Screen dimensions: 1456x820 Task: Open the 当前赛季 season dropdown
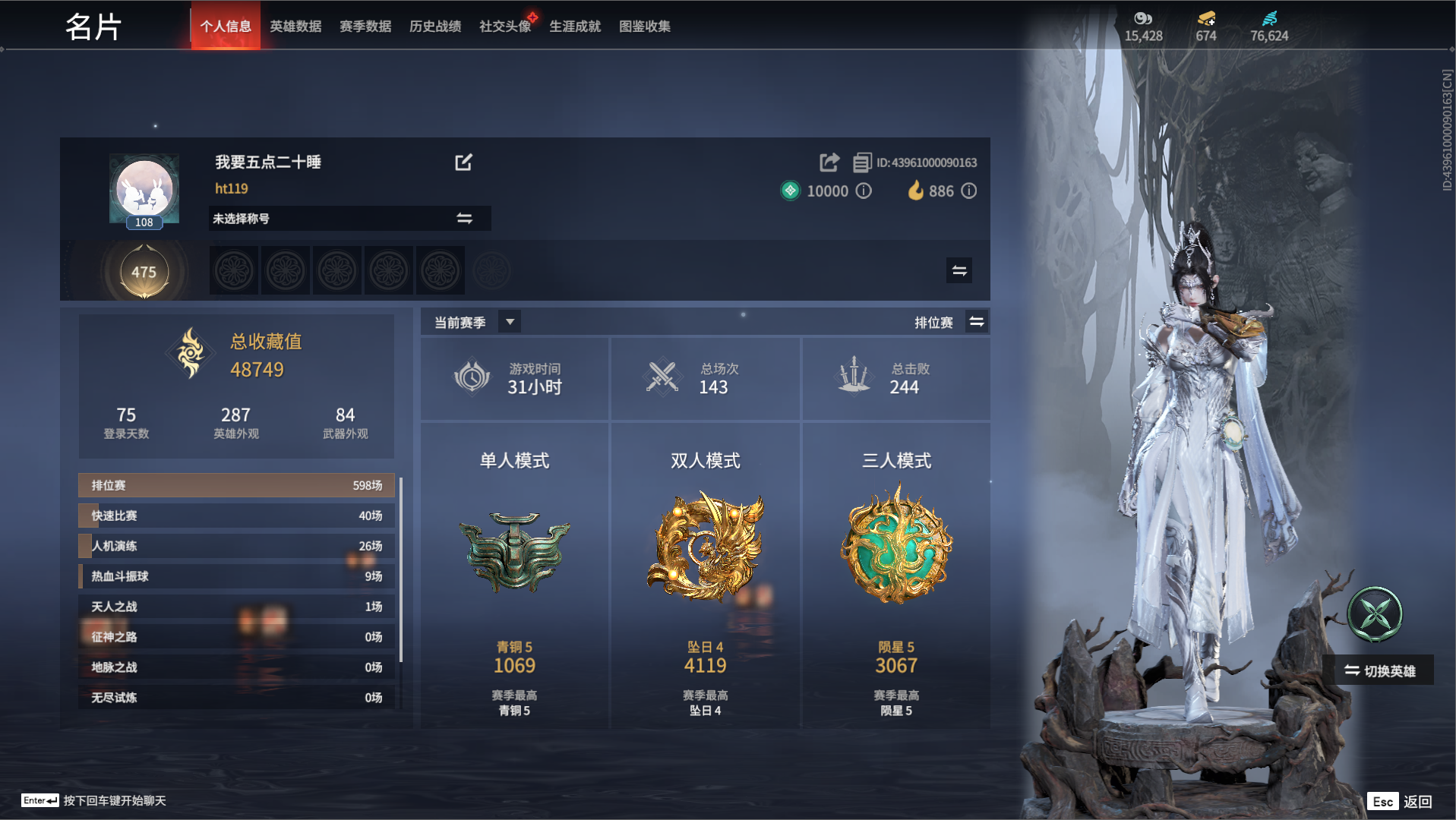510,322
